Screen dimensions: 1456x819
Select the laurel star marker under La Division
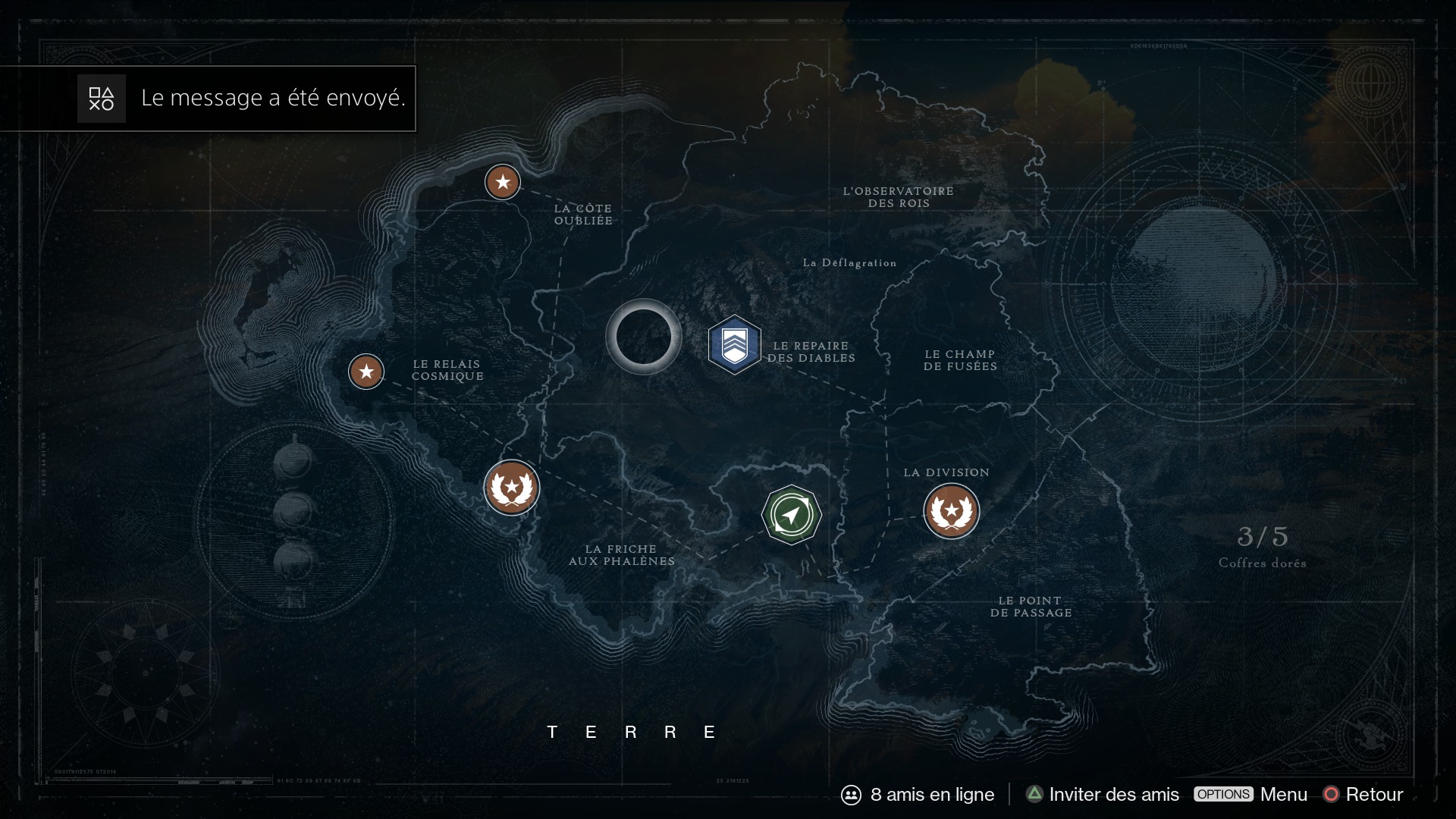coord(951,511)
